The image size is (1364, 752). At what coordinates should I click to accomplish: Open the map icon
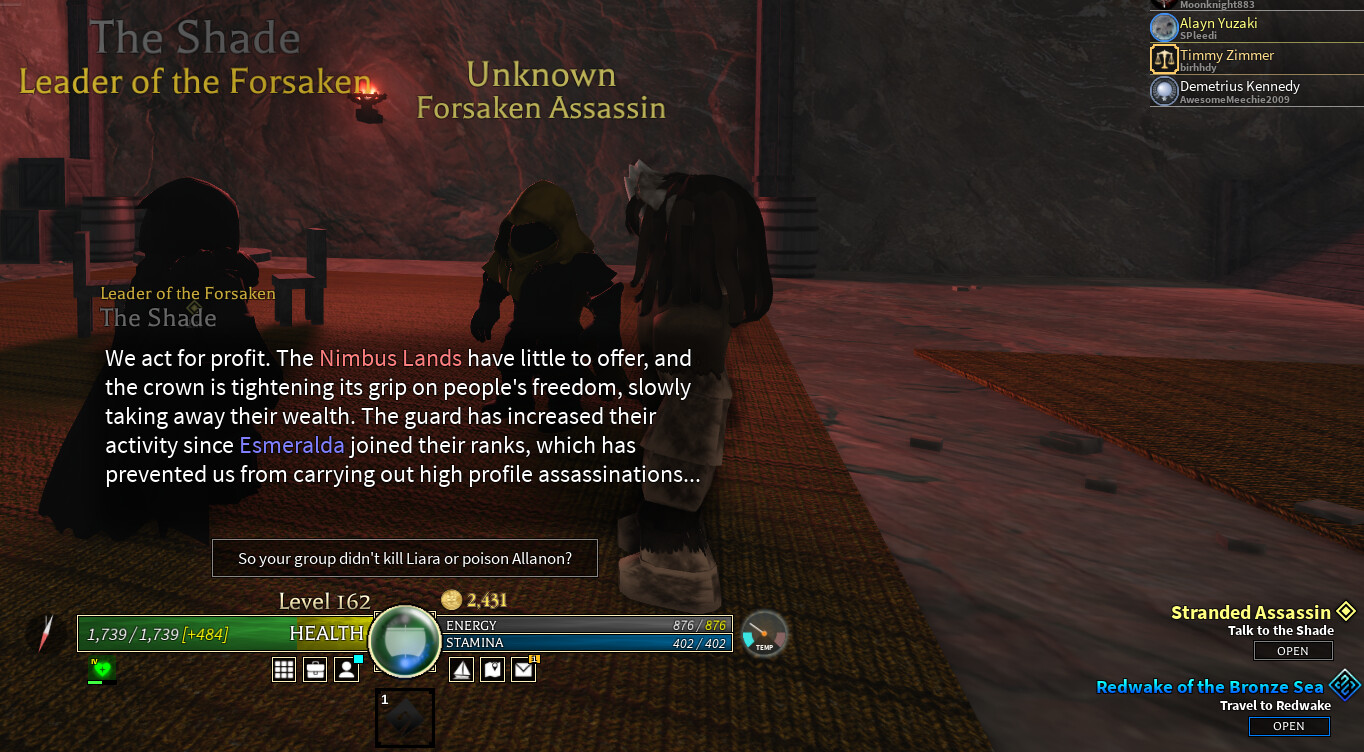coord(492,670)
